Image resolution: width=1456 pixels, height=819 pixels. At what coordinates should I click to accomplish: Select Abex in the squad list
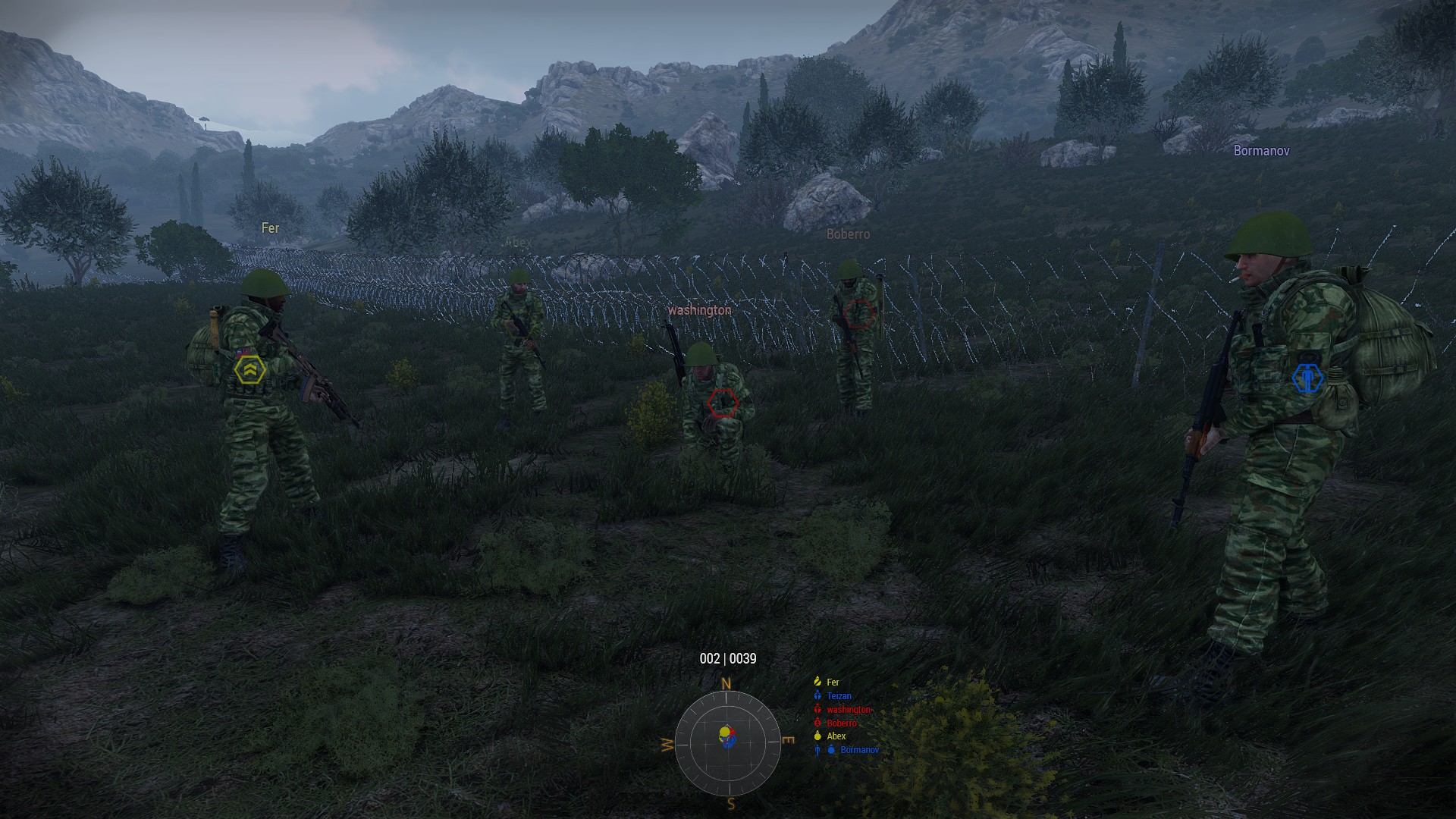[x=836, y=736]
